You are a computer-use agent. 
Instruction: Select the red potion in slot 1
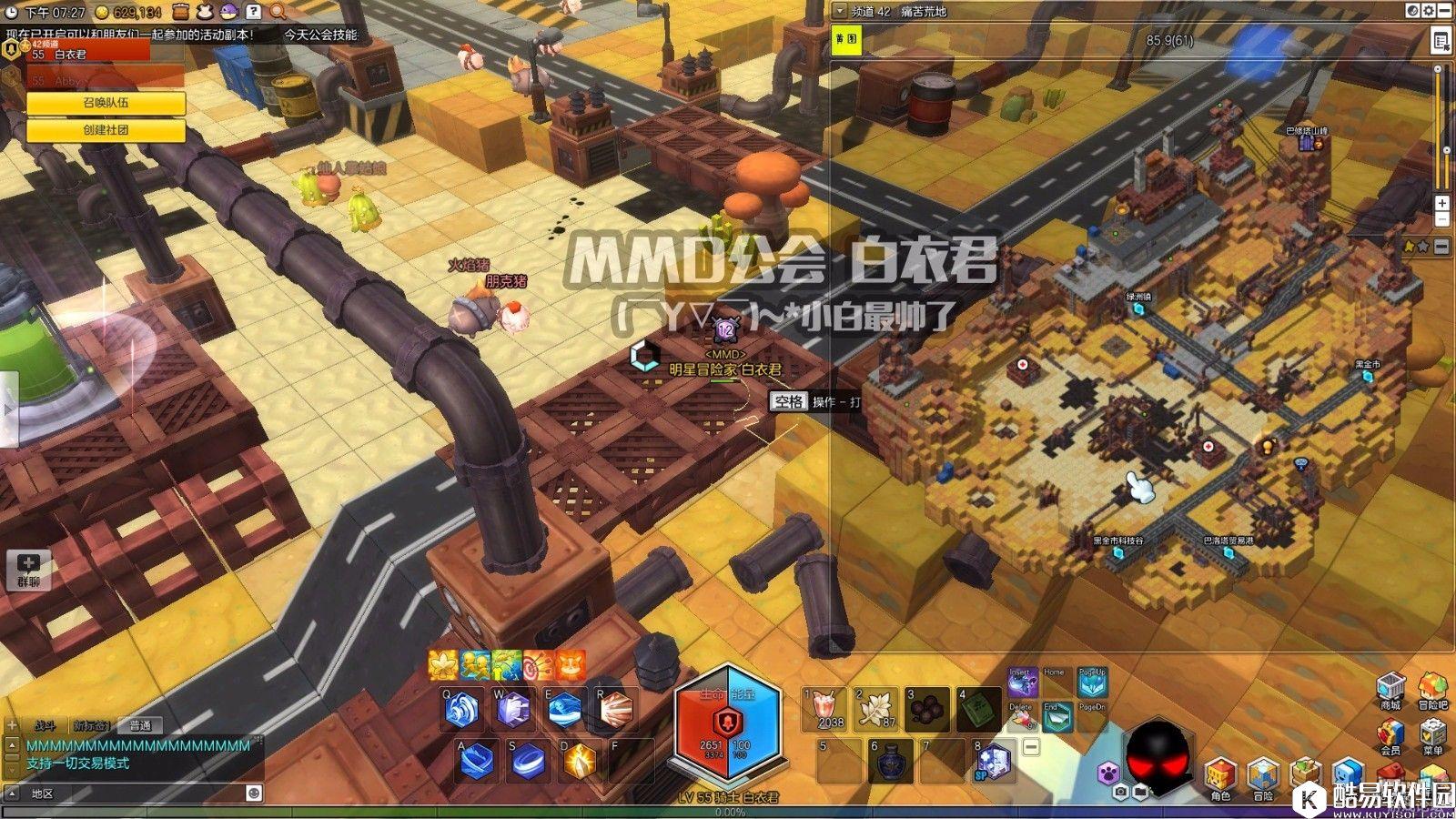coord(826,709)
